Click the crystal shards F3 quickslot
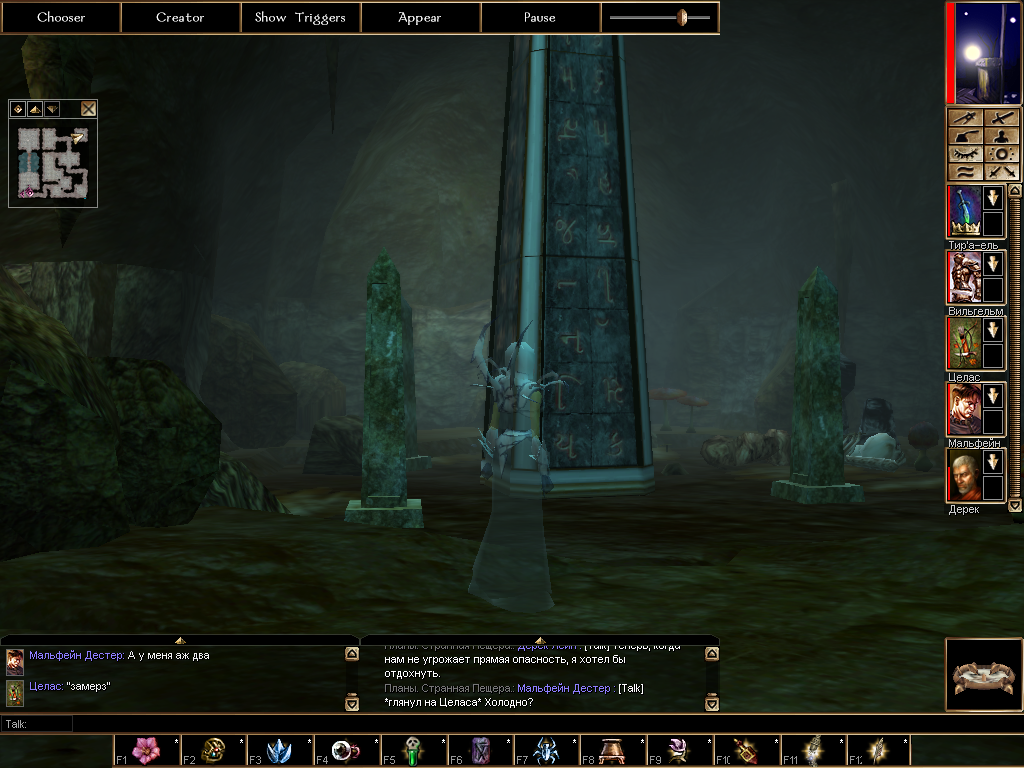The width and height of the screenshot is (1024, 768). (279, 750)
